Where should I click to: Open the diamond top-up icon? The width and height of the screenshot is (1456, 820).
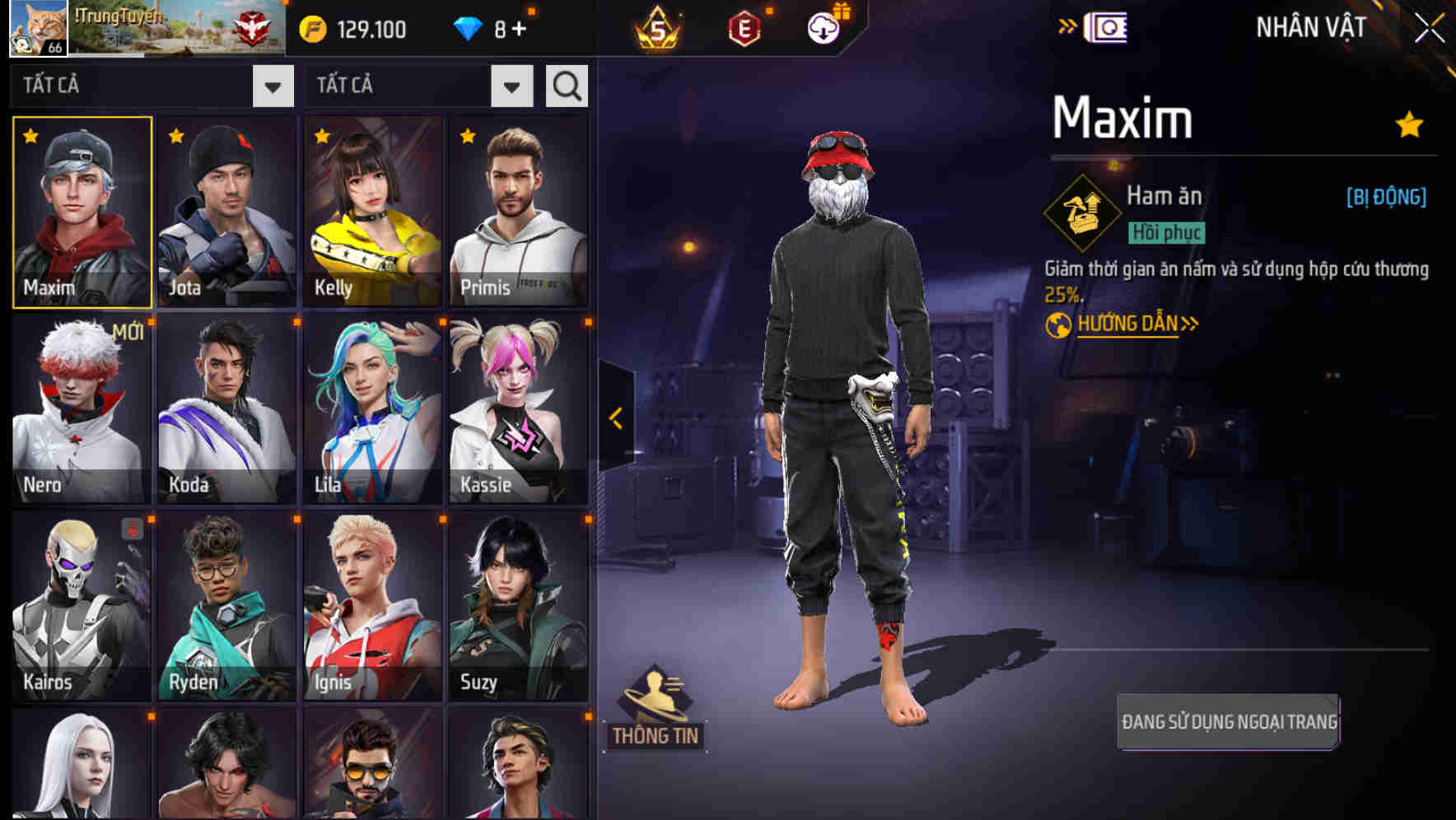point(469,27)
